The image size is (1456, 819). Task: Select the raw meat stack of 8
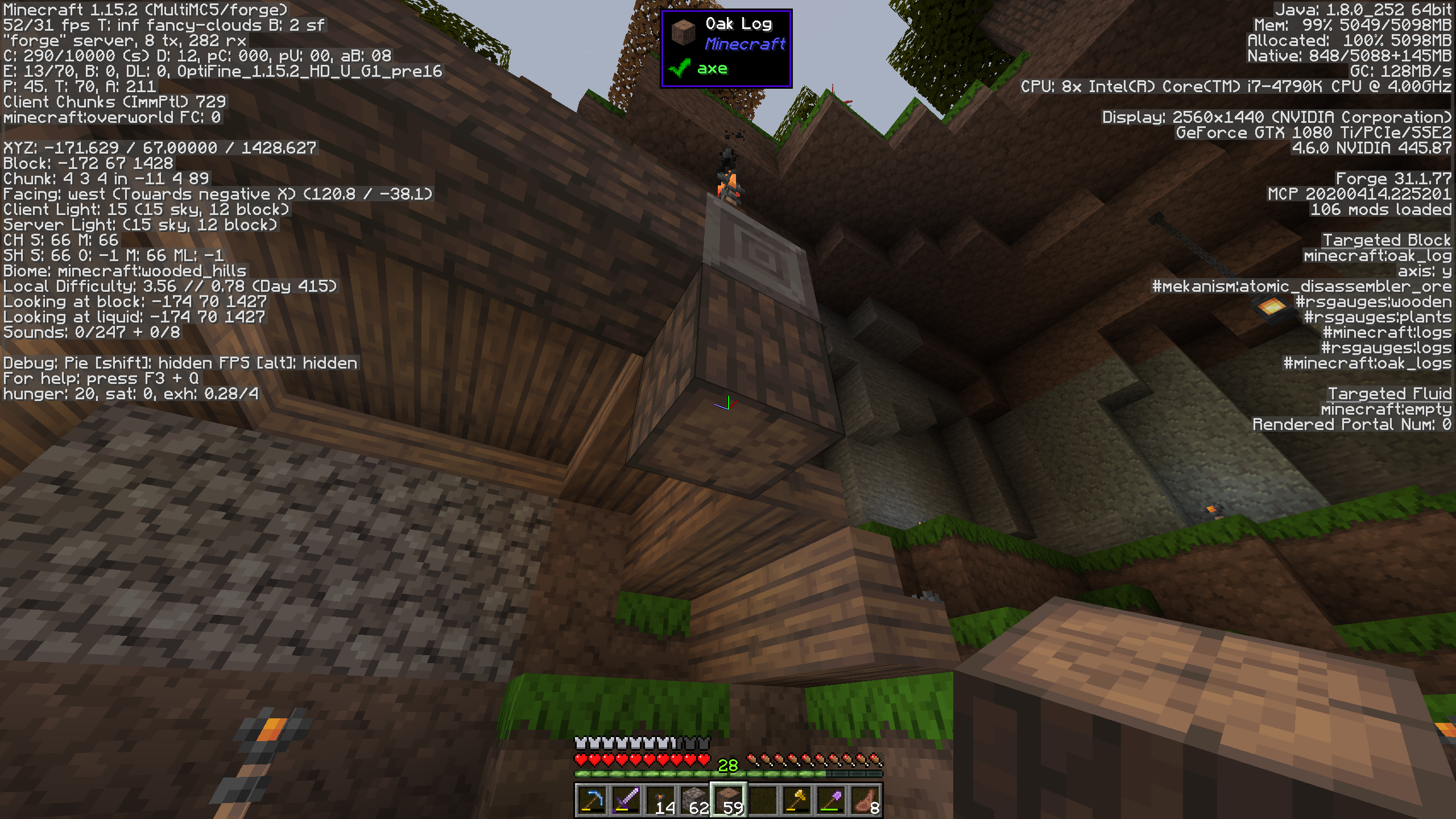pyautogui.click(x=865, y=800)
